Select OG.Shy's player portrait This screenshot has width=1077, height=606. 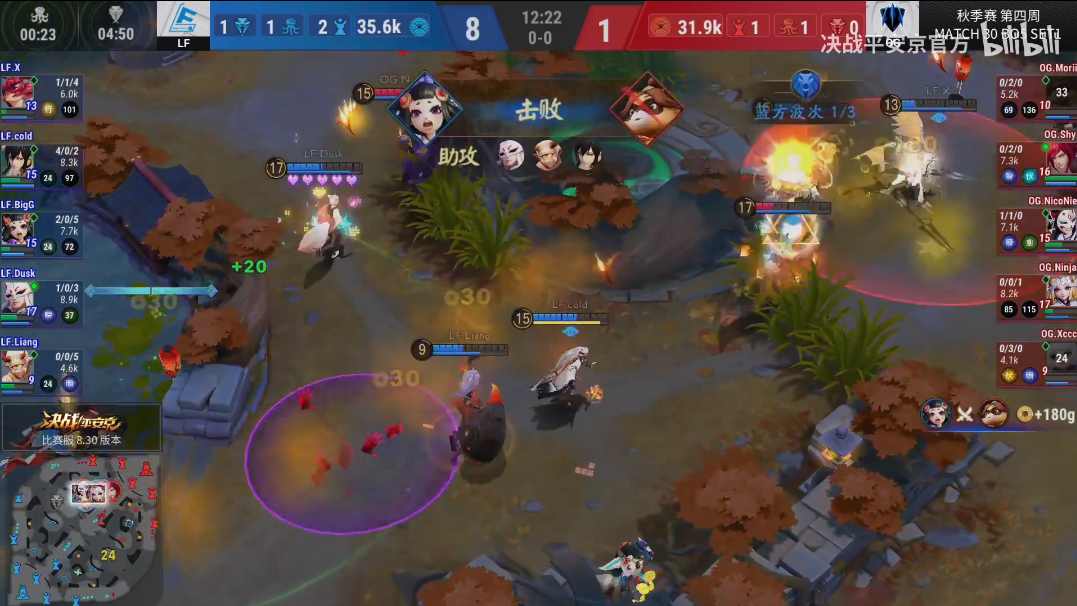click(1060, 160)
